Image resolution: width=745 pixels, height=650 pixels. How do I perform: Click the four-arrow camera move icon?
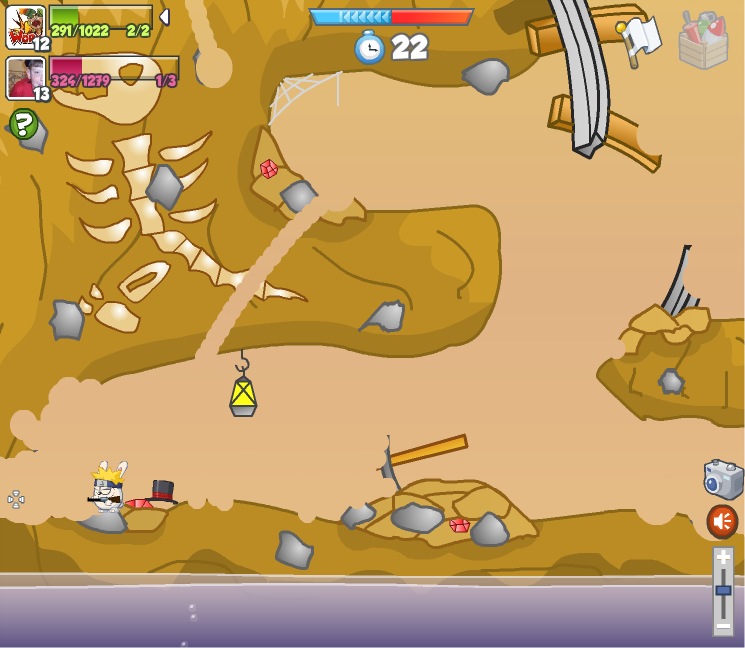point(16,499)
